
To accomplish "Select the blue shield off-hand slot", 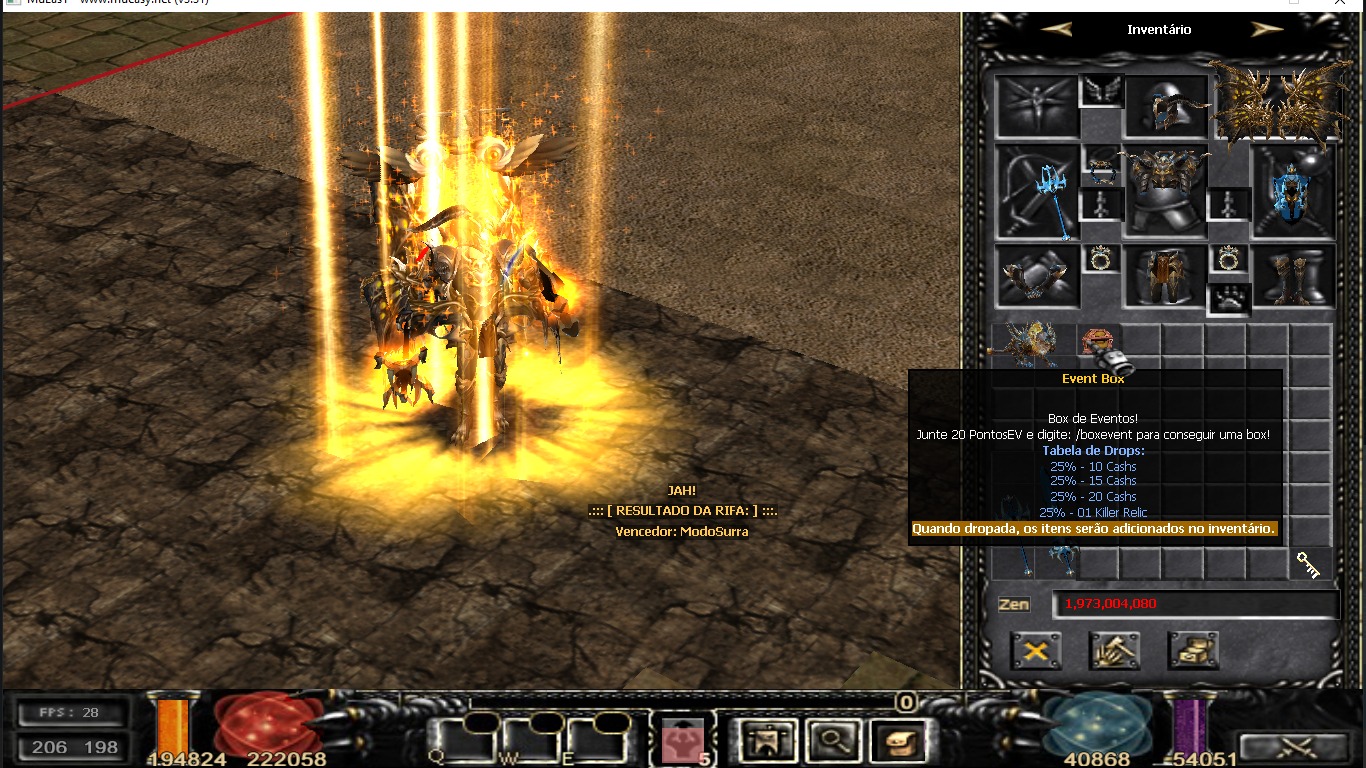I will tap(1294, 191).
